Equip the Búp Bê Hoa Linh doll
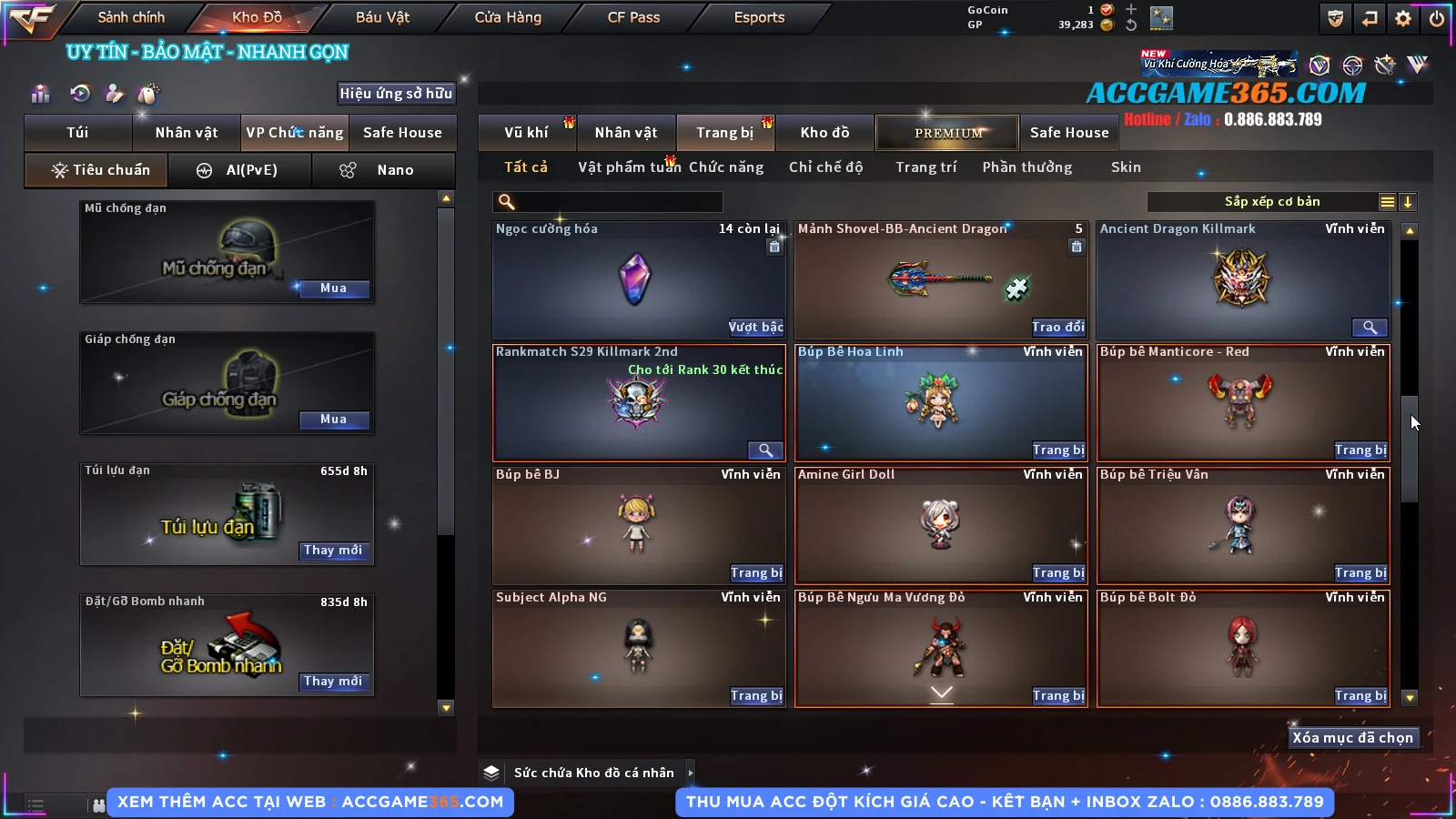 click(x=1057, y=450)
